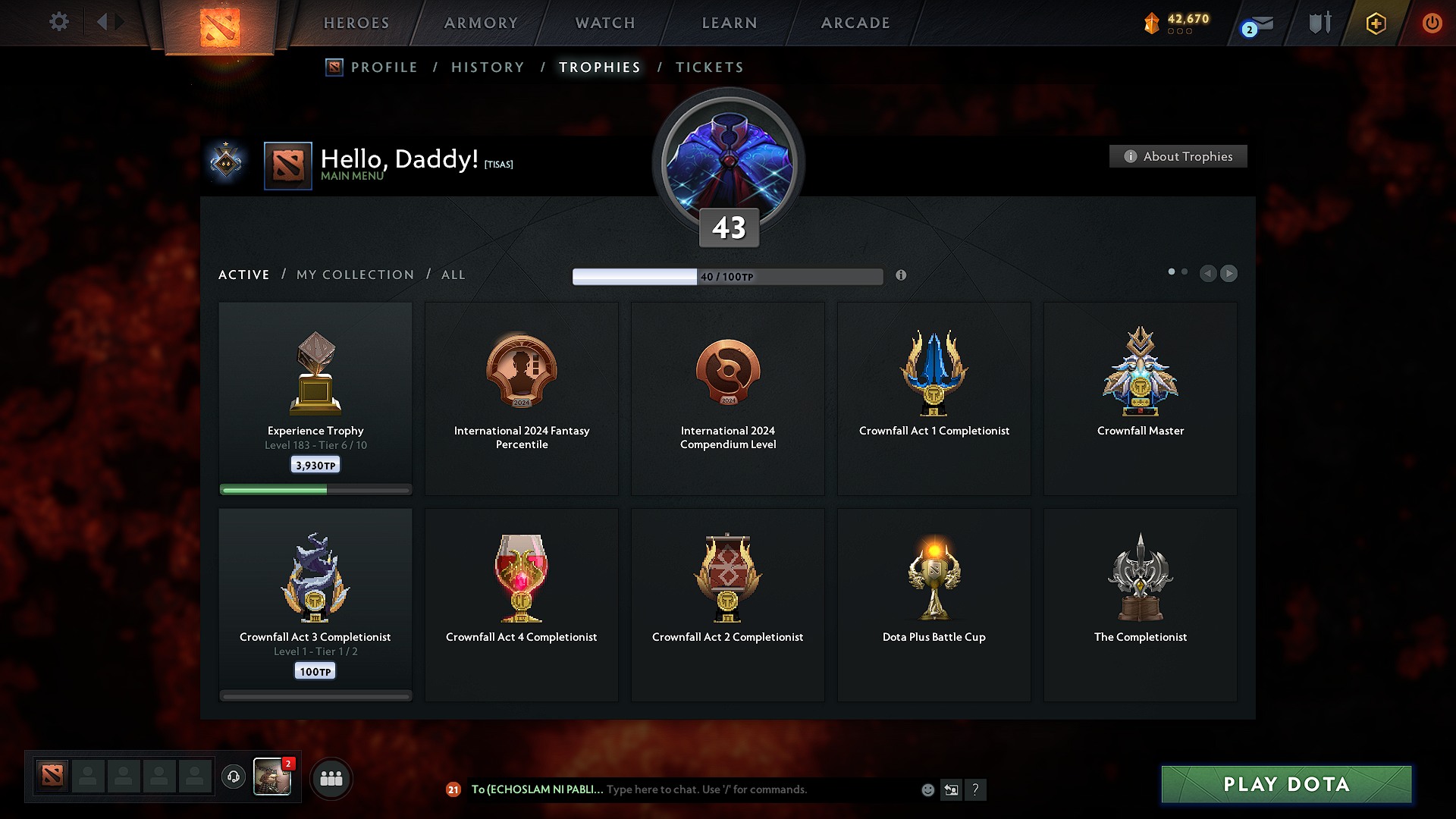Select the second trophy page dot
Image resolution: width=1456 pixels, height=819 pixels.
(1184, 271)
